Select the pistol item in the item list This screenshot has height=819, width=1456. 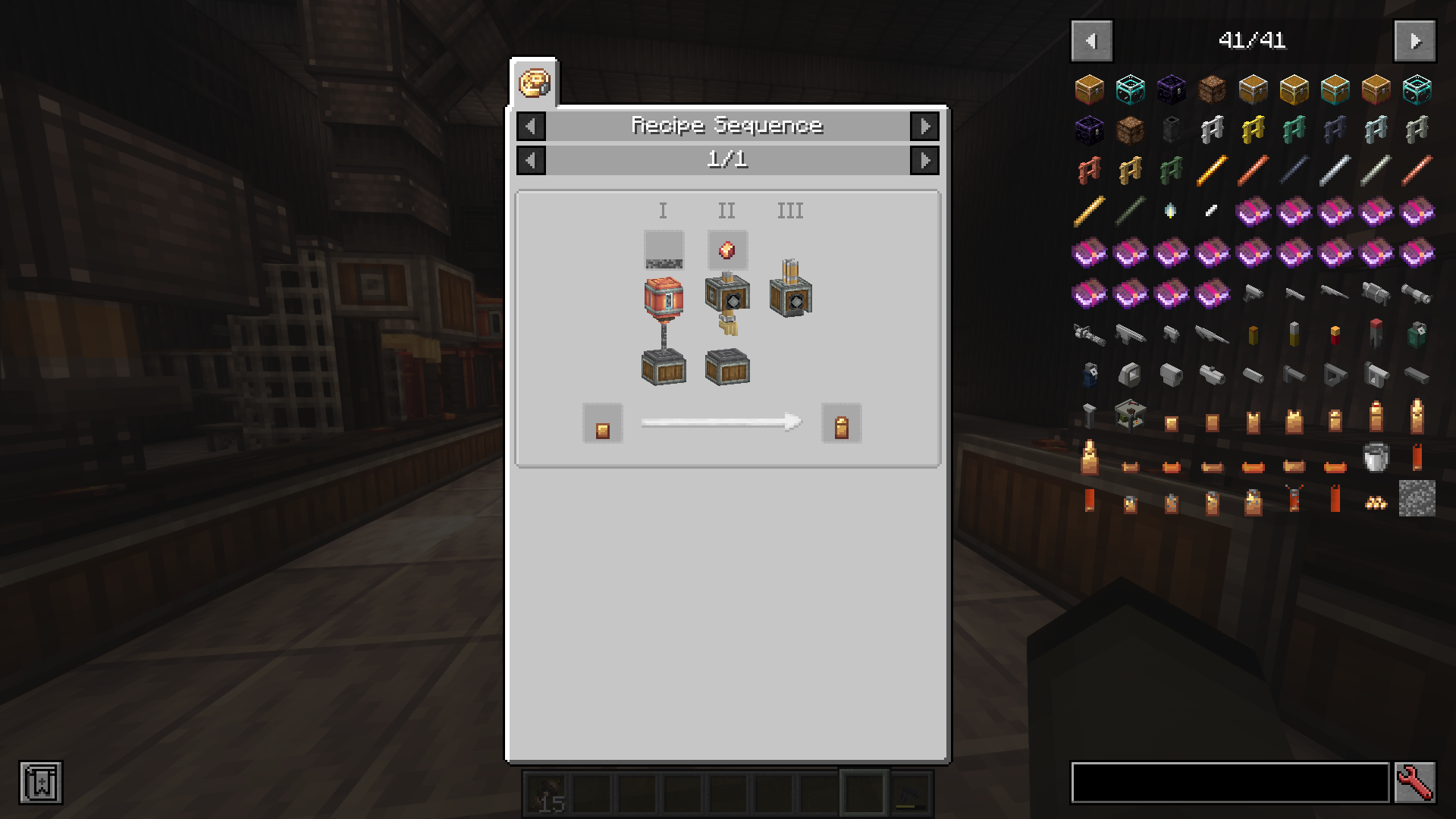point(1253,294)
